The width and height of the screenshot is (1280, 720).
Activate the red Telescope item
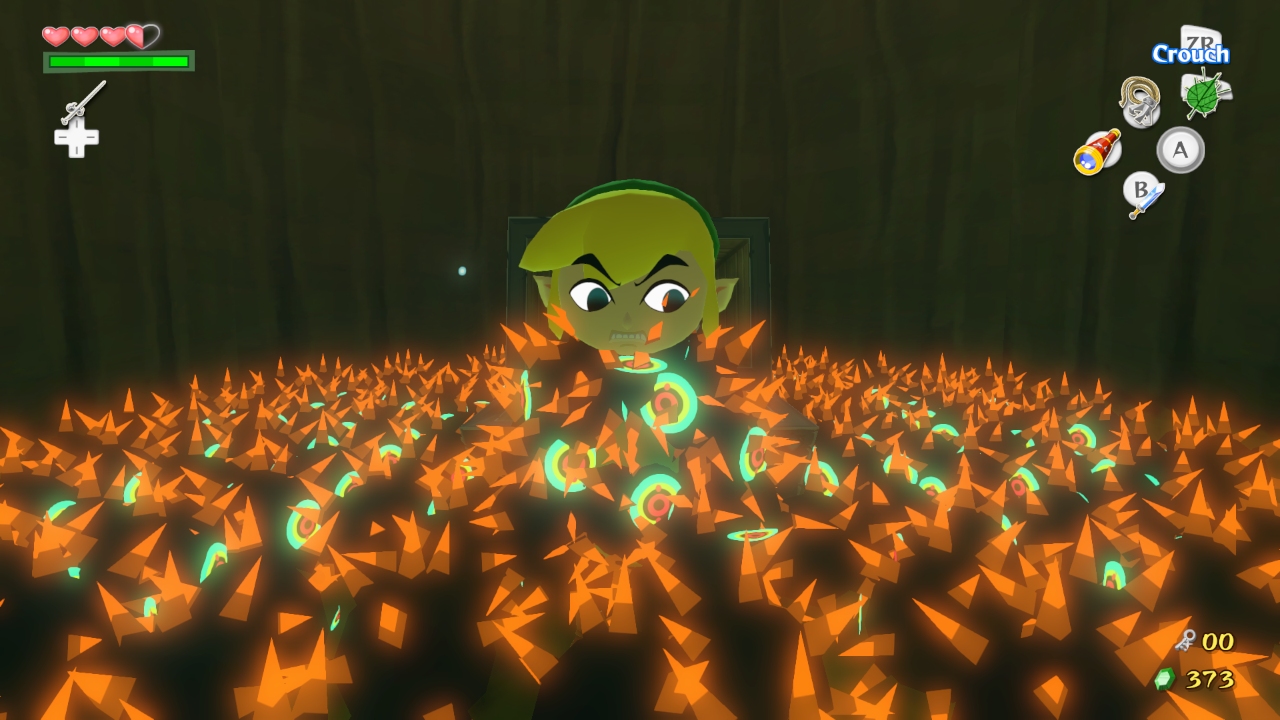pyautogui.click(x=1097, y=152)
